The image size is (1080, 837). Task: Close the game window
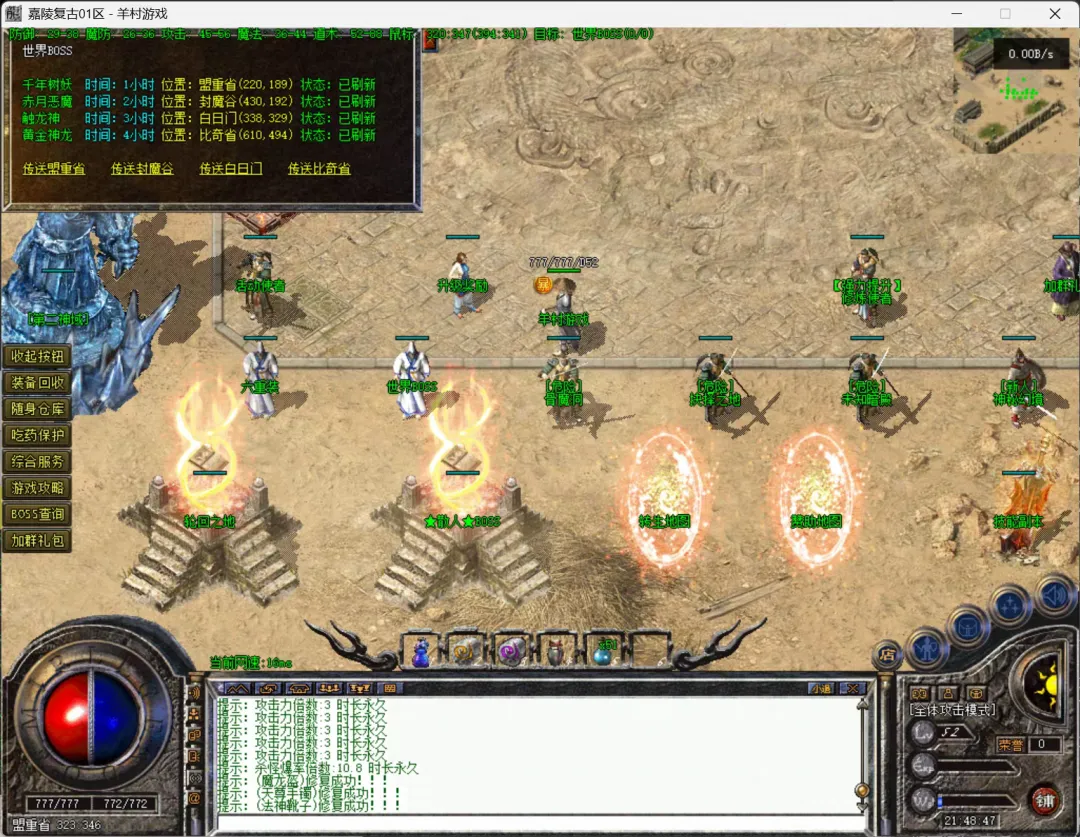[x=1055, y=14]
